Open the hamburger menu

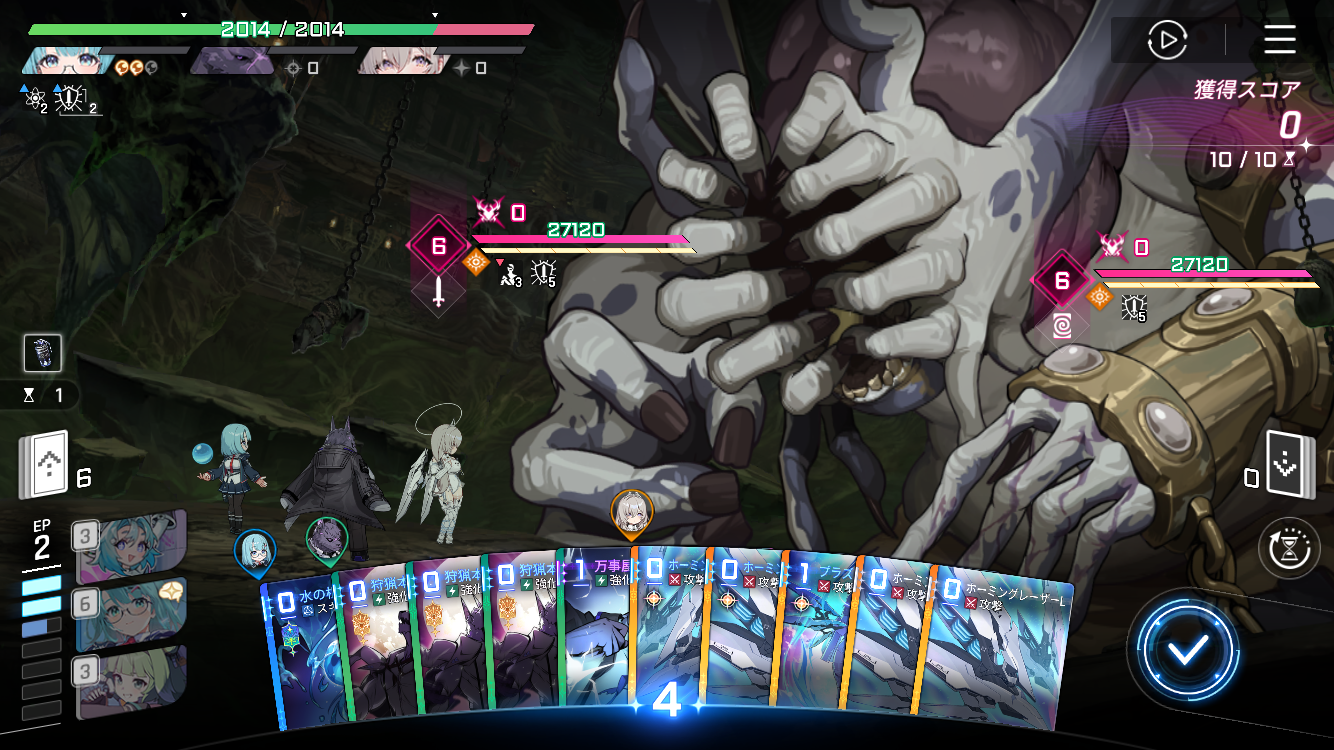tap(1279, 40)
